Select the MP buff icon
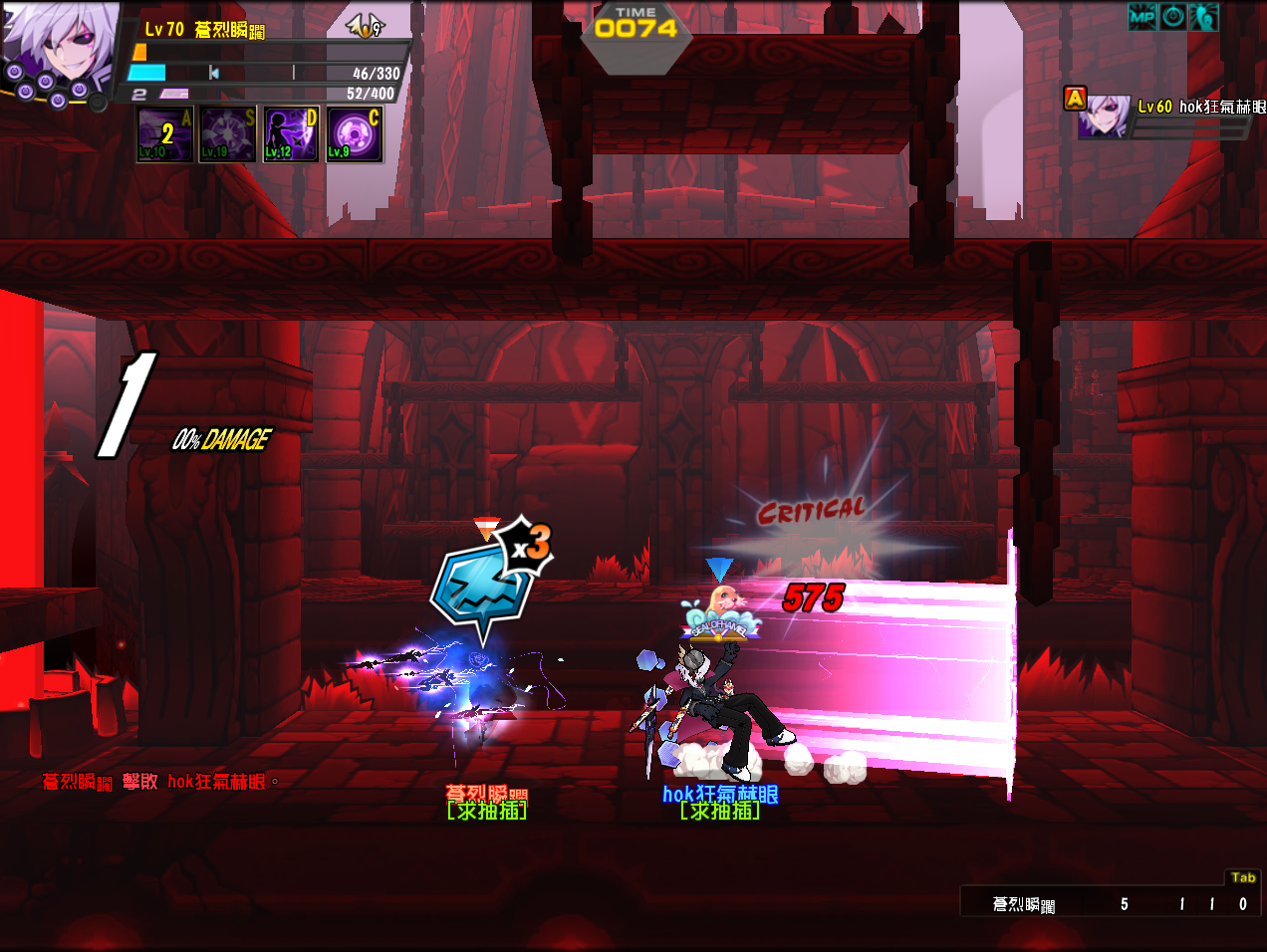This screenshot has height=952, width=1267. coord(1142,17)
